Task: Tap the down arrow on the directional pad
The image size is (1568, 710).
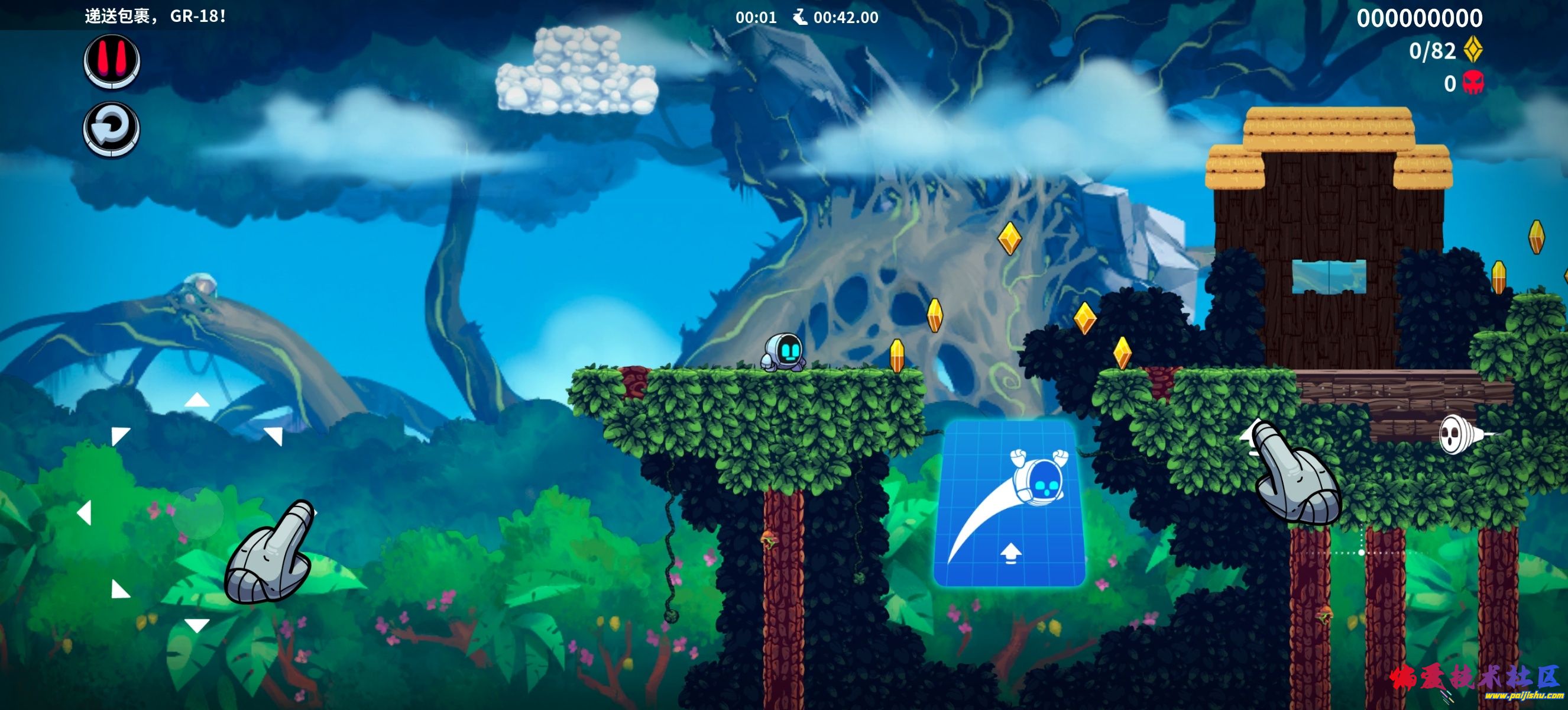Action: 197,625
